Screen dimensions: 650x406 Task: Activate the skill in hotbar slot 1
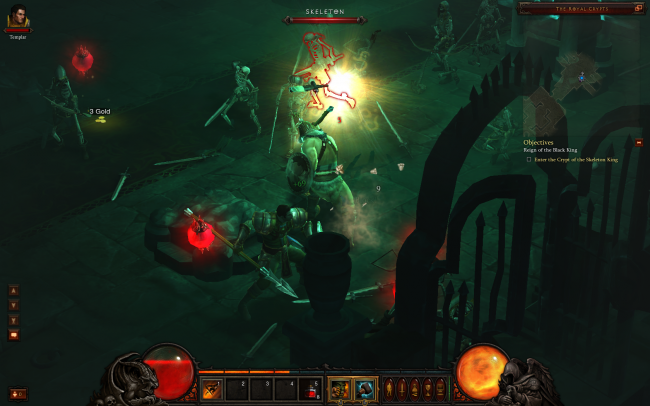pos(212,388)
